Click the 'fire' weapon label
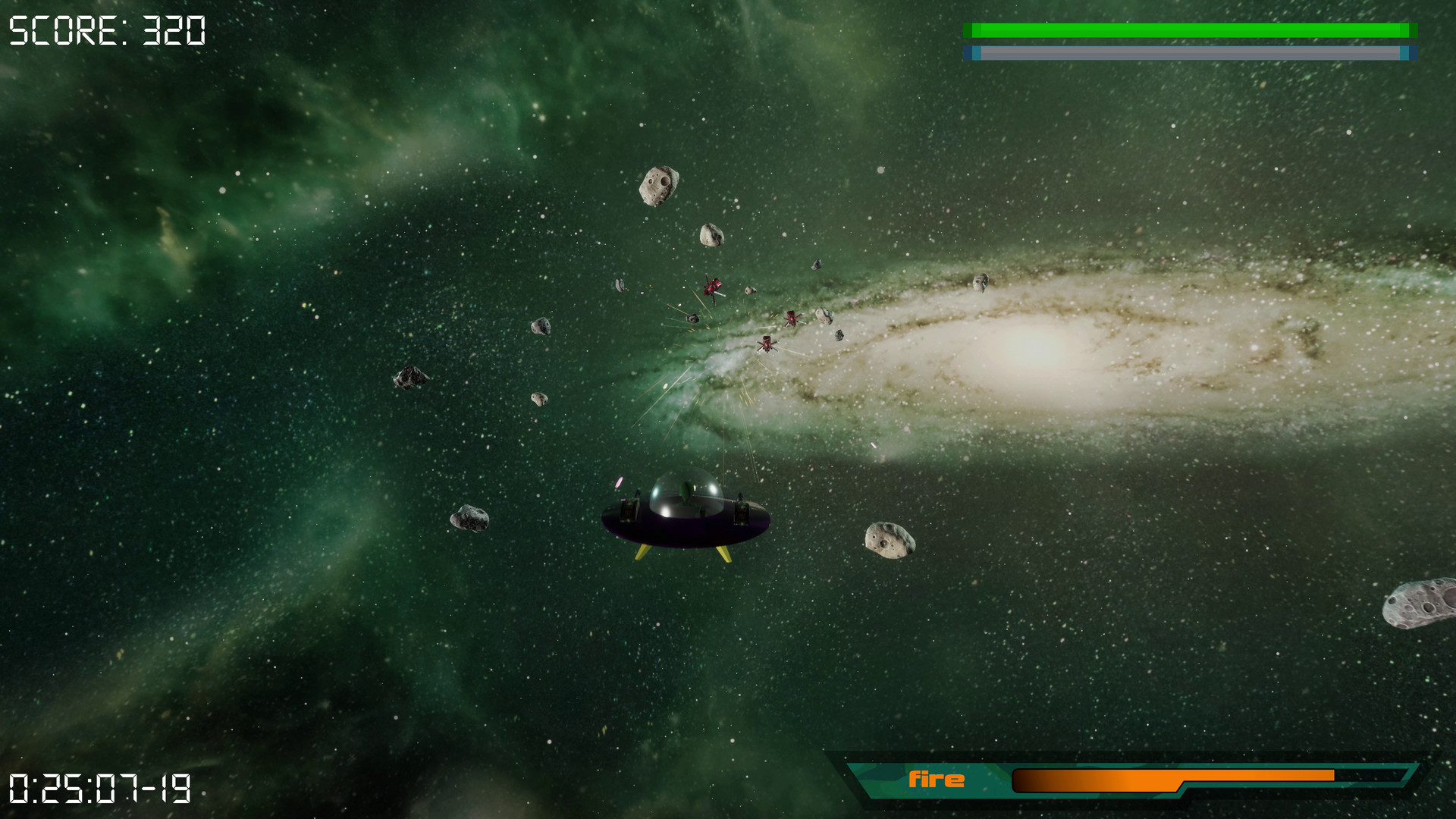 pyautogui.click(x=938, y=777)
